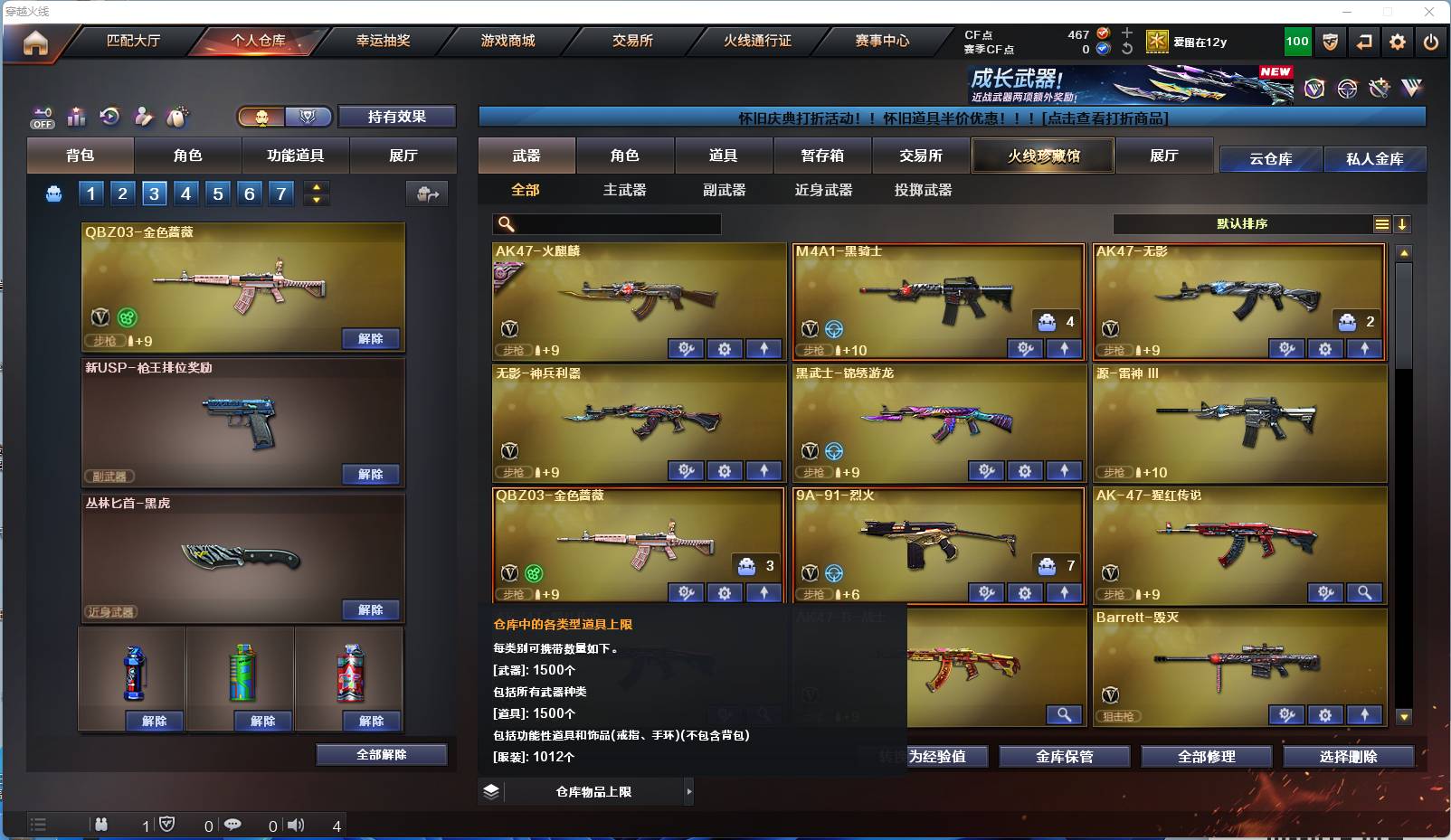The image size is (1451, 840).
Task: Switch to the shield side of the avatar toggle
Action: [308, 117]
